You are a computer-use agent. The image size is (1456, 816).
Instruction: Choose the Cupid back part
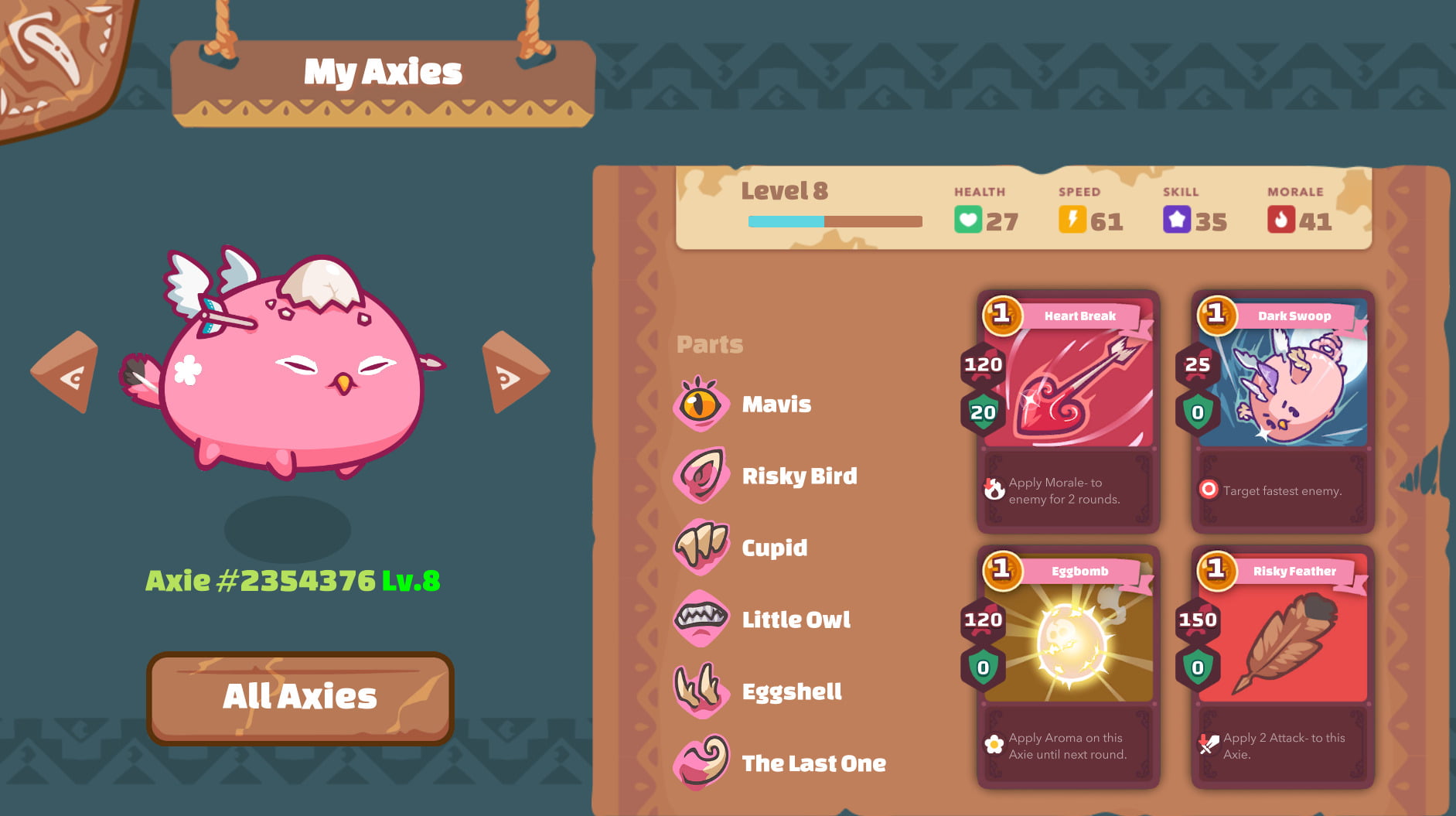pyautogui.click(x=773, y=548)
